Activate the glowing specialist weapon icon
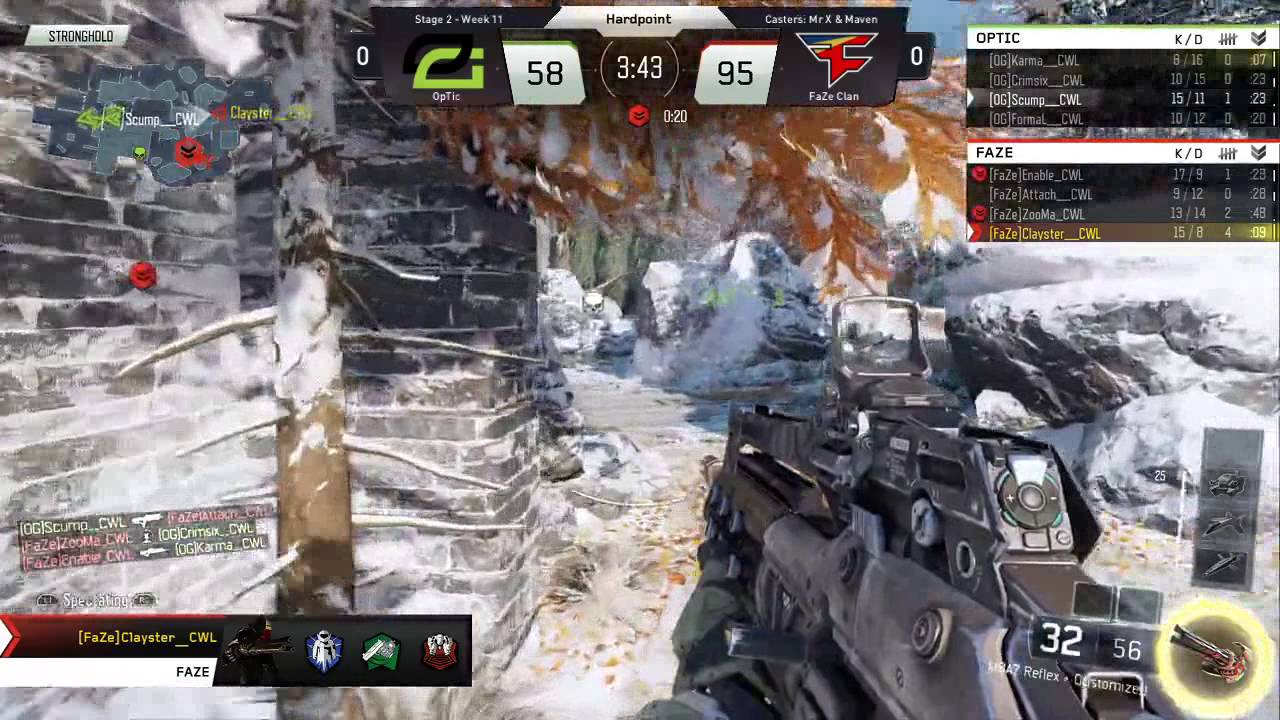 click(1215, 645)
